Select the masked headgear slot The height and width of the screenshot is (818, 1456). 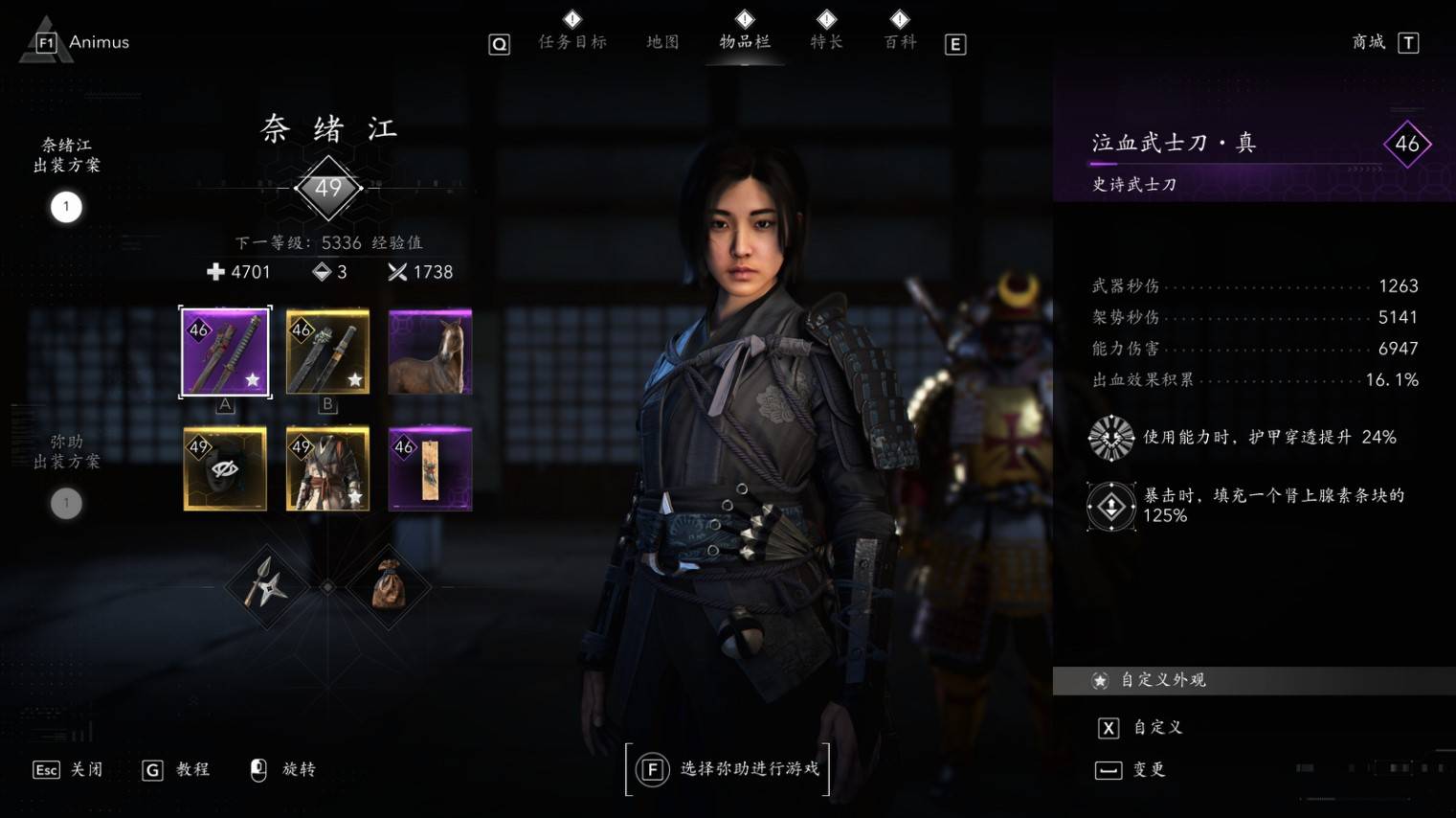click(x=226, y=468)
